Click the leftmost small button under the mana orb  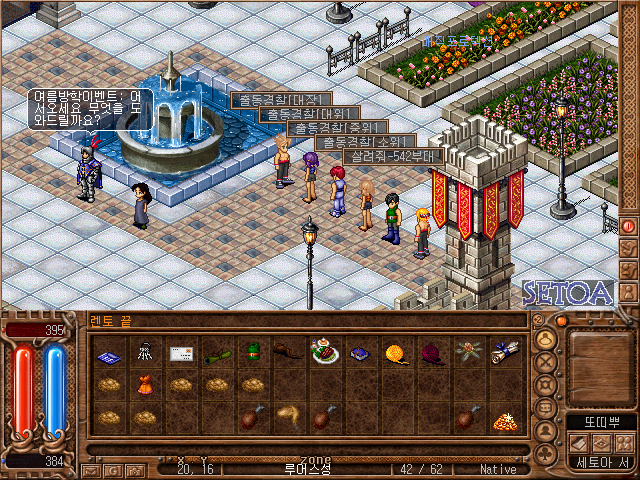pyautogui.click(x=90, y=469)
